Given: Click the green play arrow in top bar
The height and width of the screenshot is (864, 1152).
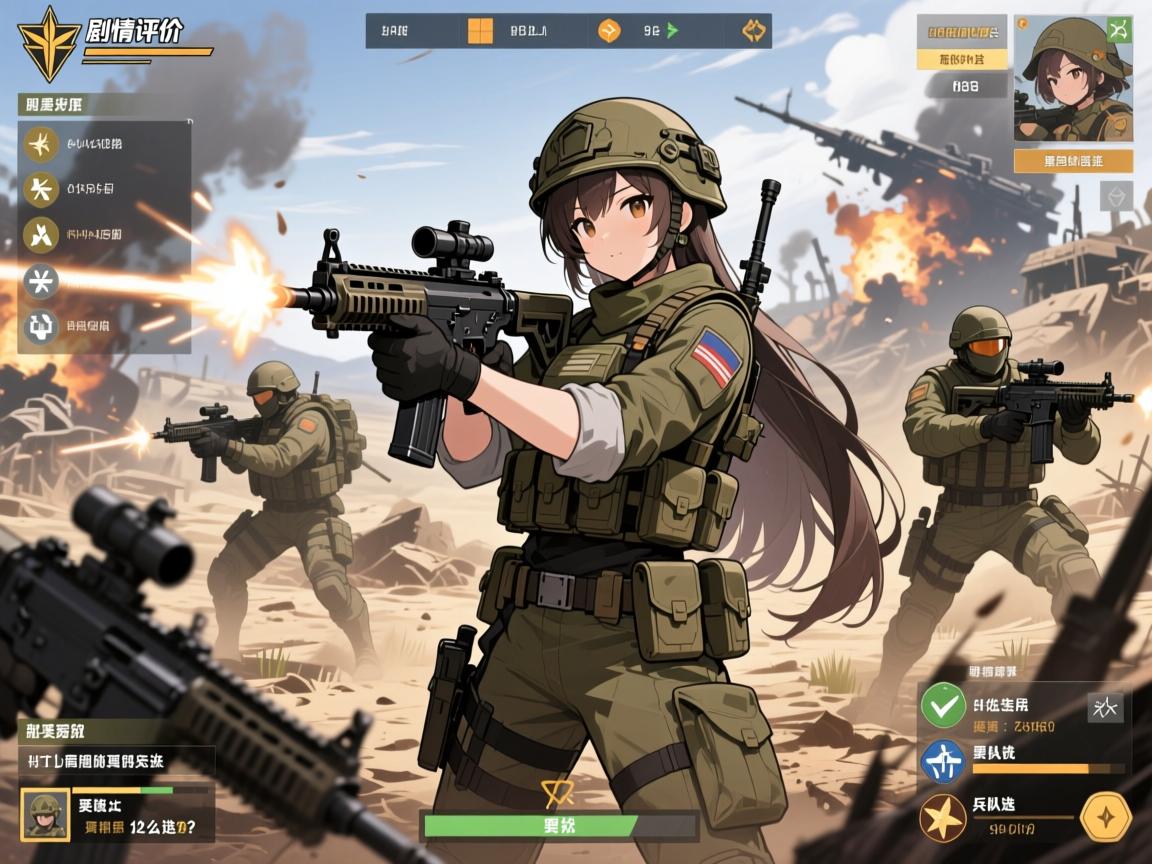Looking at the screenshot, I should pos(672,31).
